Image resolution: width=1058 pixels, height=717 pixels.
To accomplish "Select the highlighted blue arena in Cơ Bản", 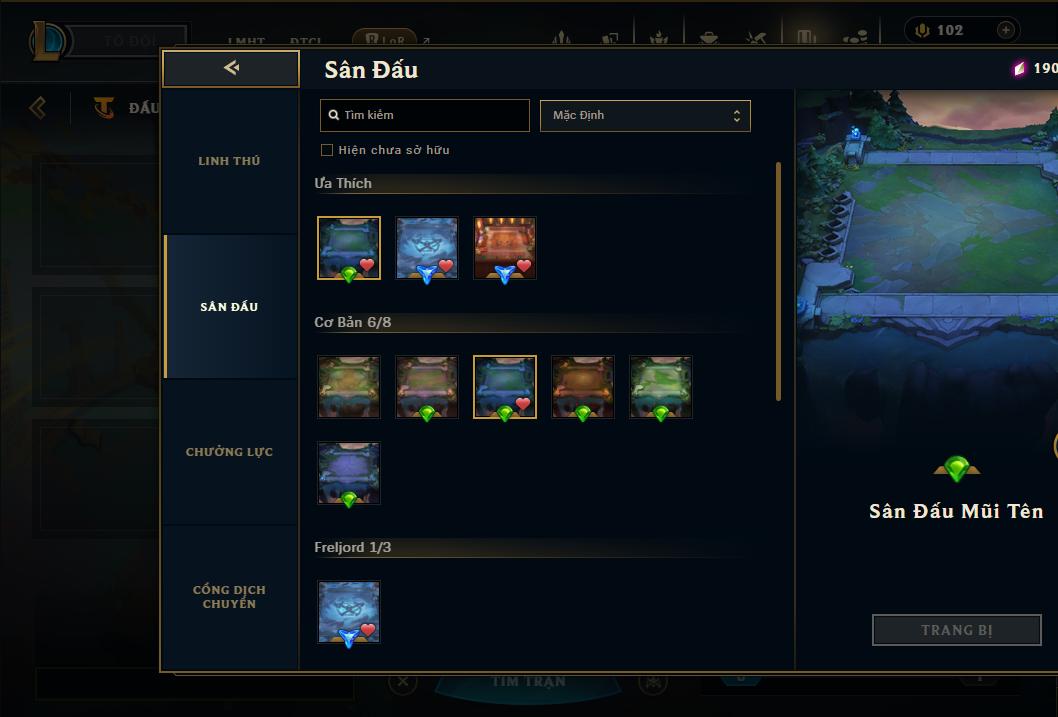I will (505, 387).
